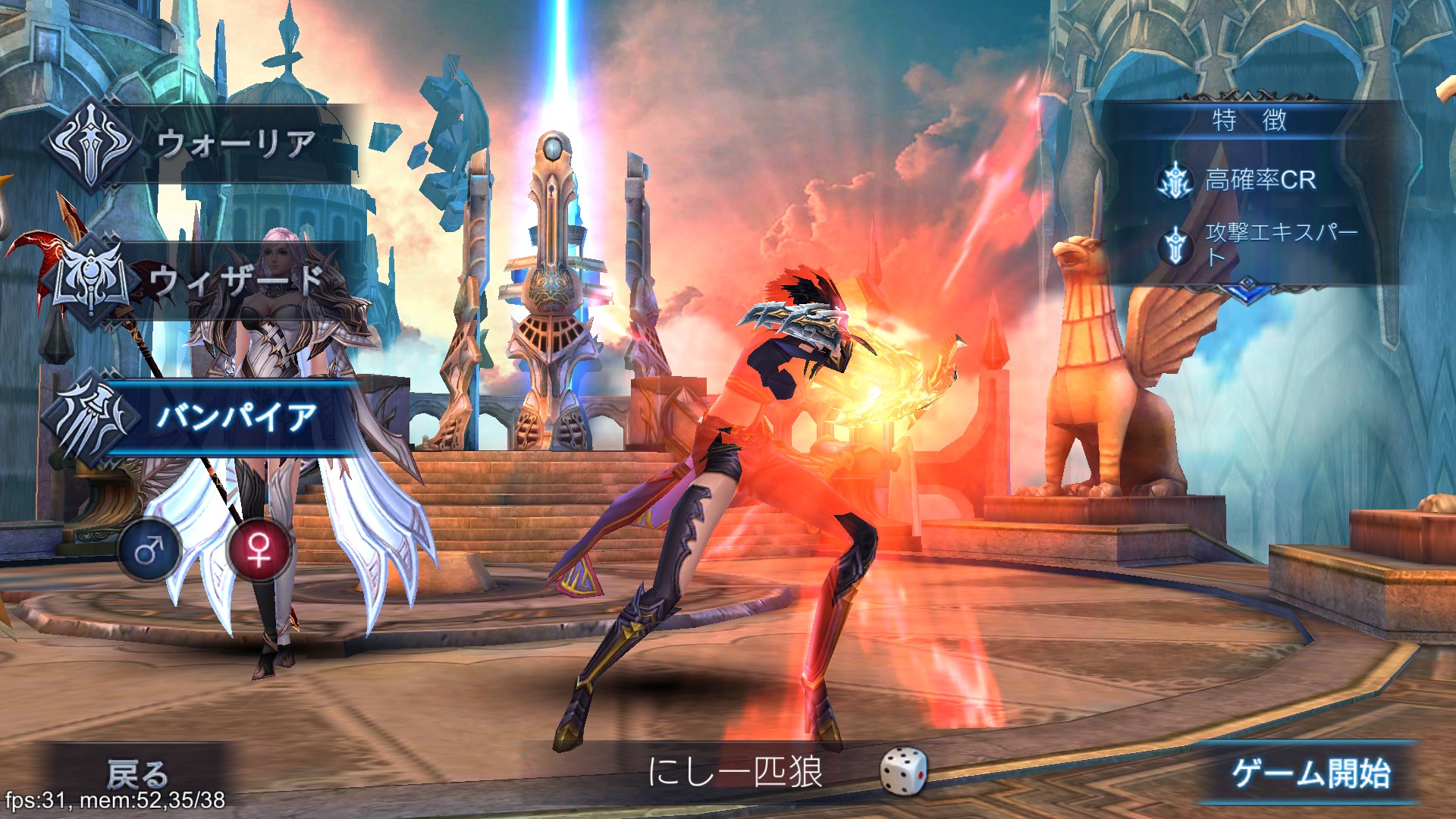Expand the 特徴 panel's down arrow

pos(1247,290)
